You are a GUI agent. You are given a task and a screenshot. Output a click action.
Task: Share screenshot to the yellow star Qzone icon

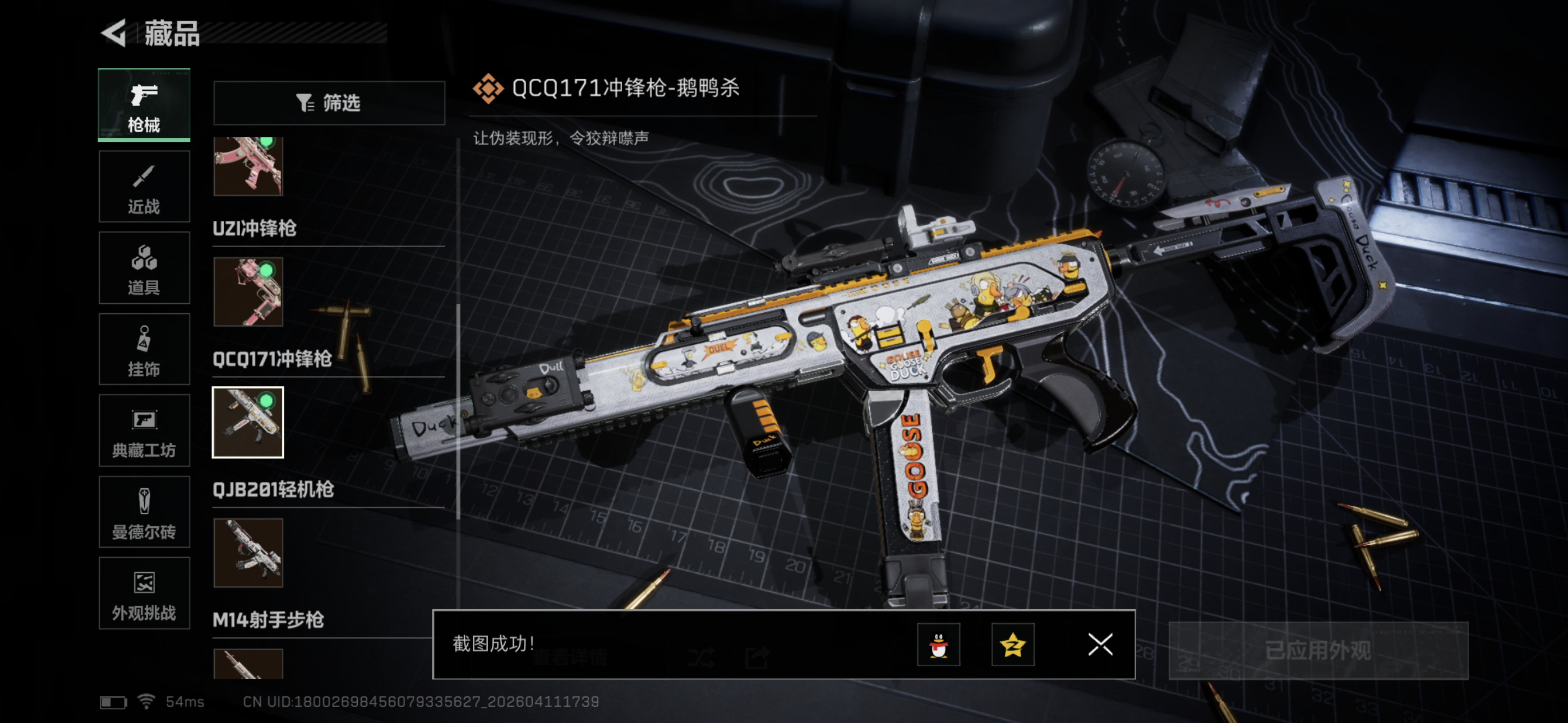coord(1012,645)
